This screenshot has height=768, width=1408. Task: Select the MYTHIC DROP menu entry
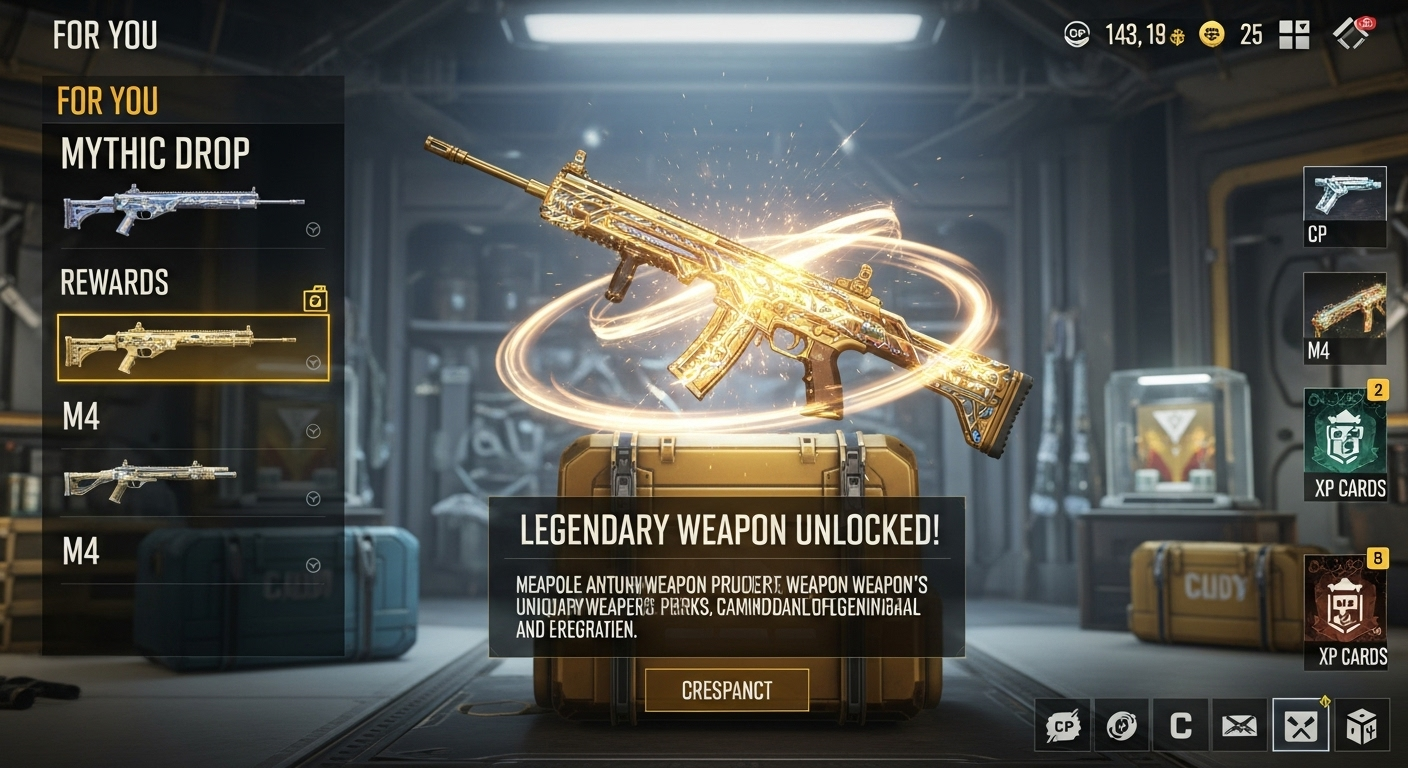pos(157,153)
